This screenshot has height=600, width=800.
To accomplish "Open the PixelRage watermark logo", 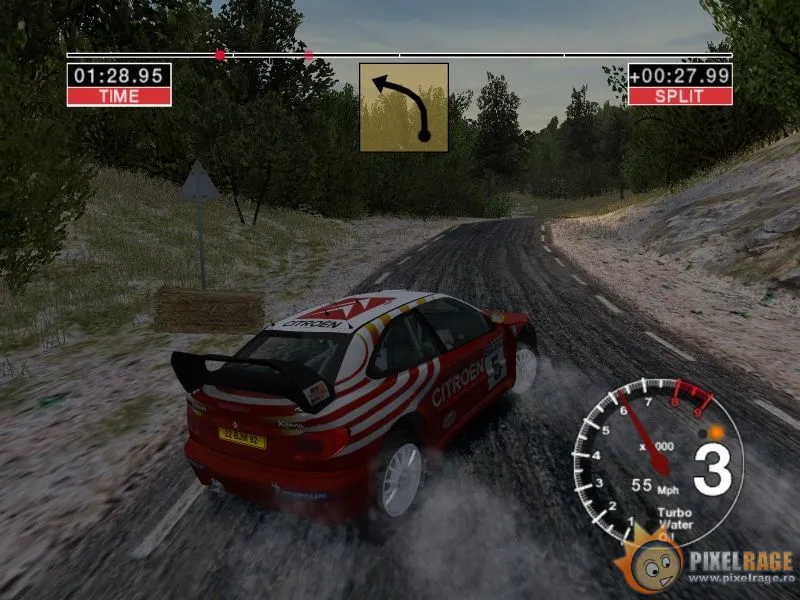I will point(709,569).
